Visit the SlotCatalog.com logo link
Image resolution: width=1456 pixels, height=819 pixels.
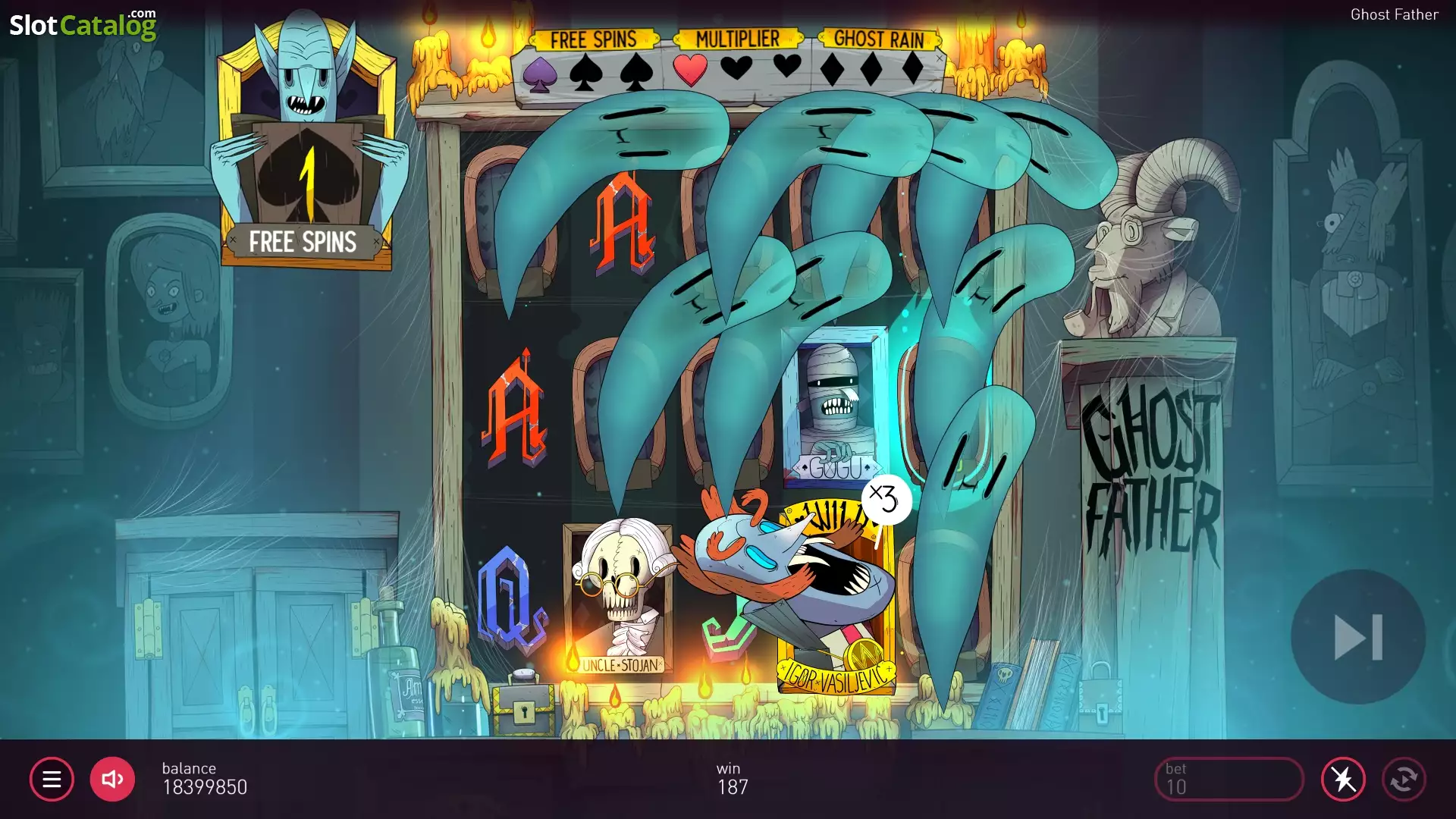pyautogui.click(x=83, y=25)
